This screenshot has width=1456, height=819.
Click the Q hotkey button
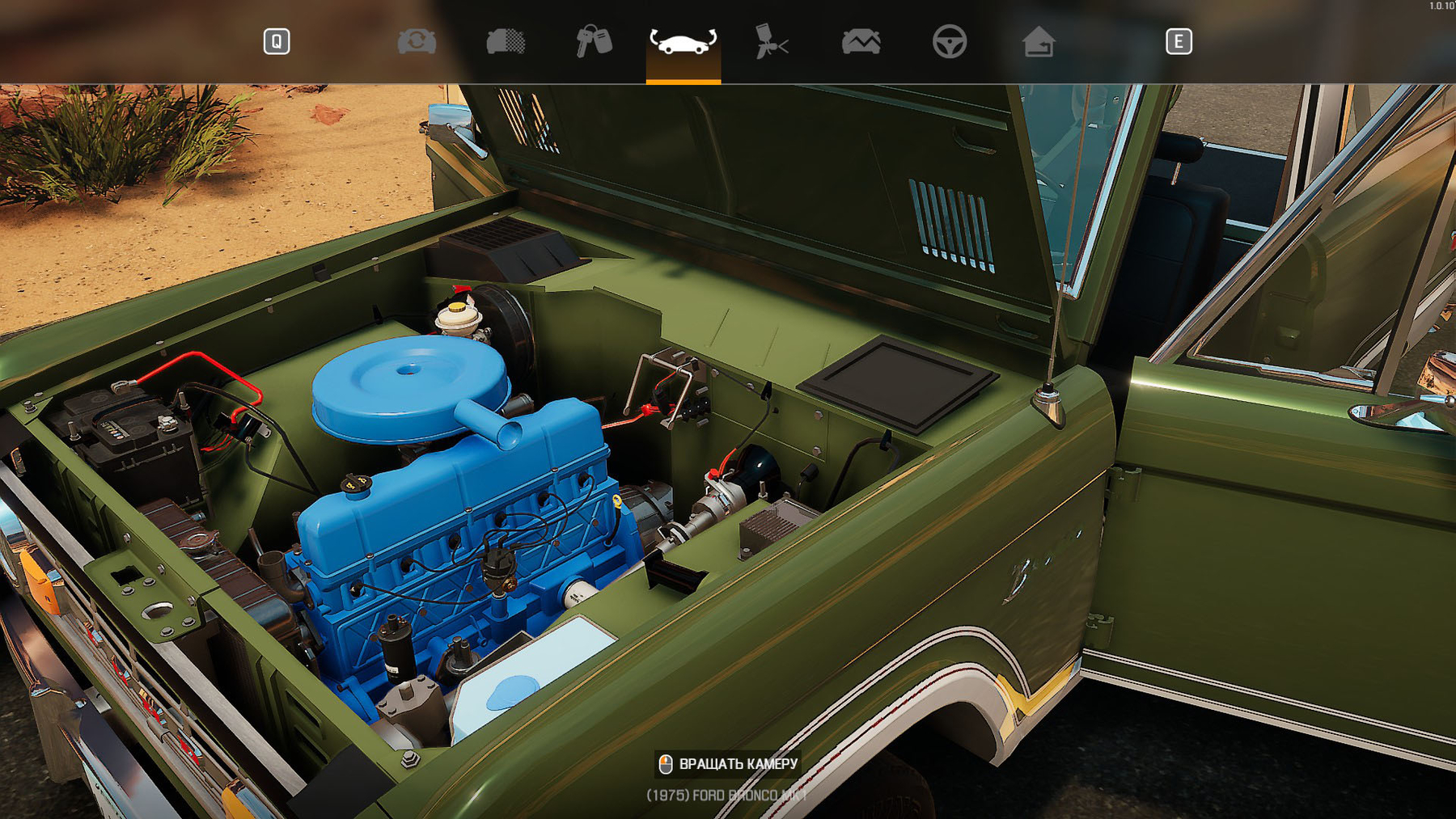pos(275,39)
